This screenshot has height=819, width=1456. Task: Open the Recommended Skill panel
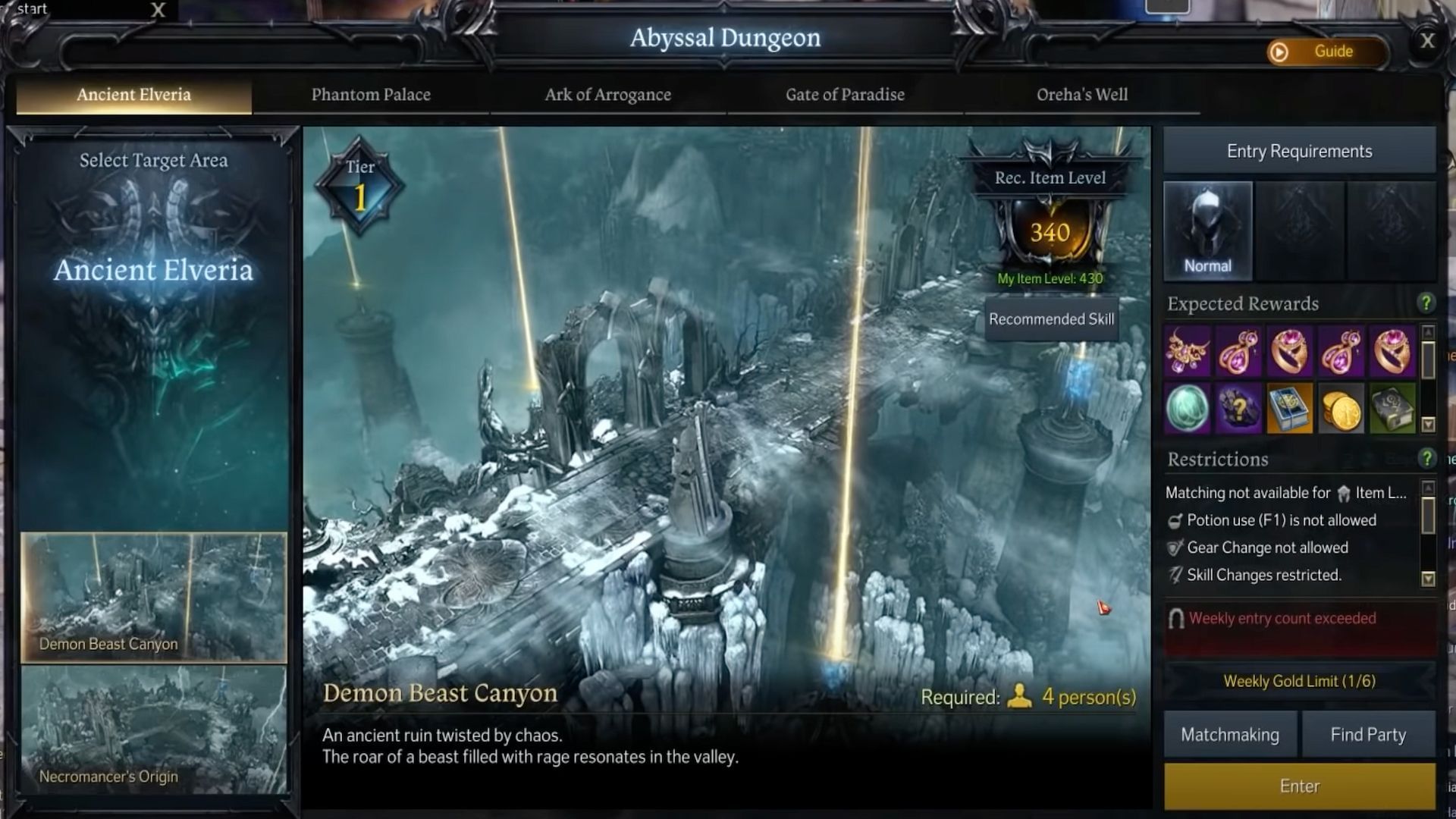click(x=1050, y=319)
